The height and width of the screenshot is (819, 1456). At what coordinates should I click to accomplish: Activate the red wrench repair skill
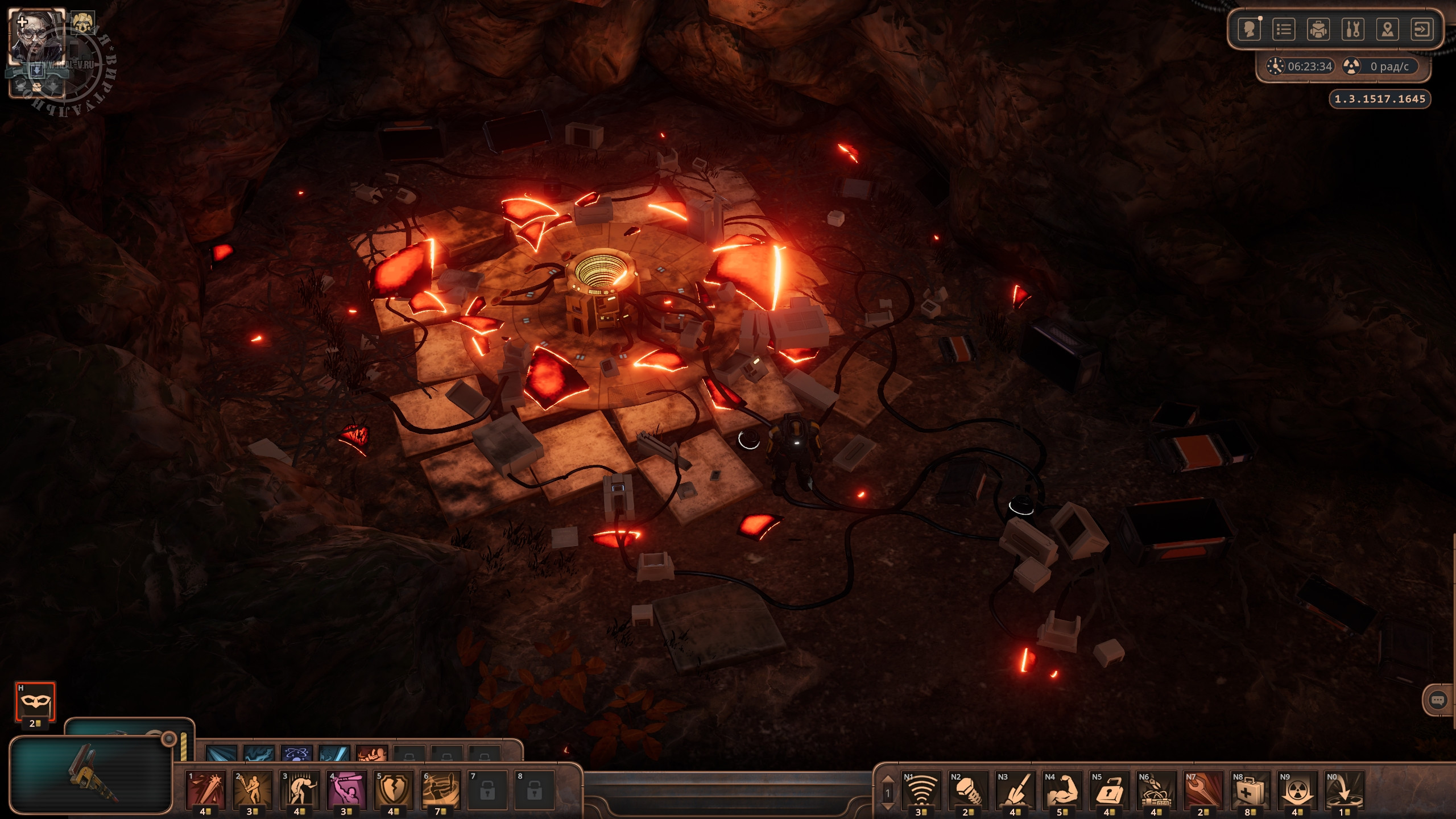coord(1203,789)
